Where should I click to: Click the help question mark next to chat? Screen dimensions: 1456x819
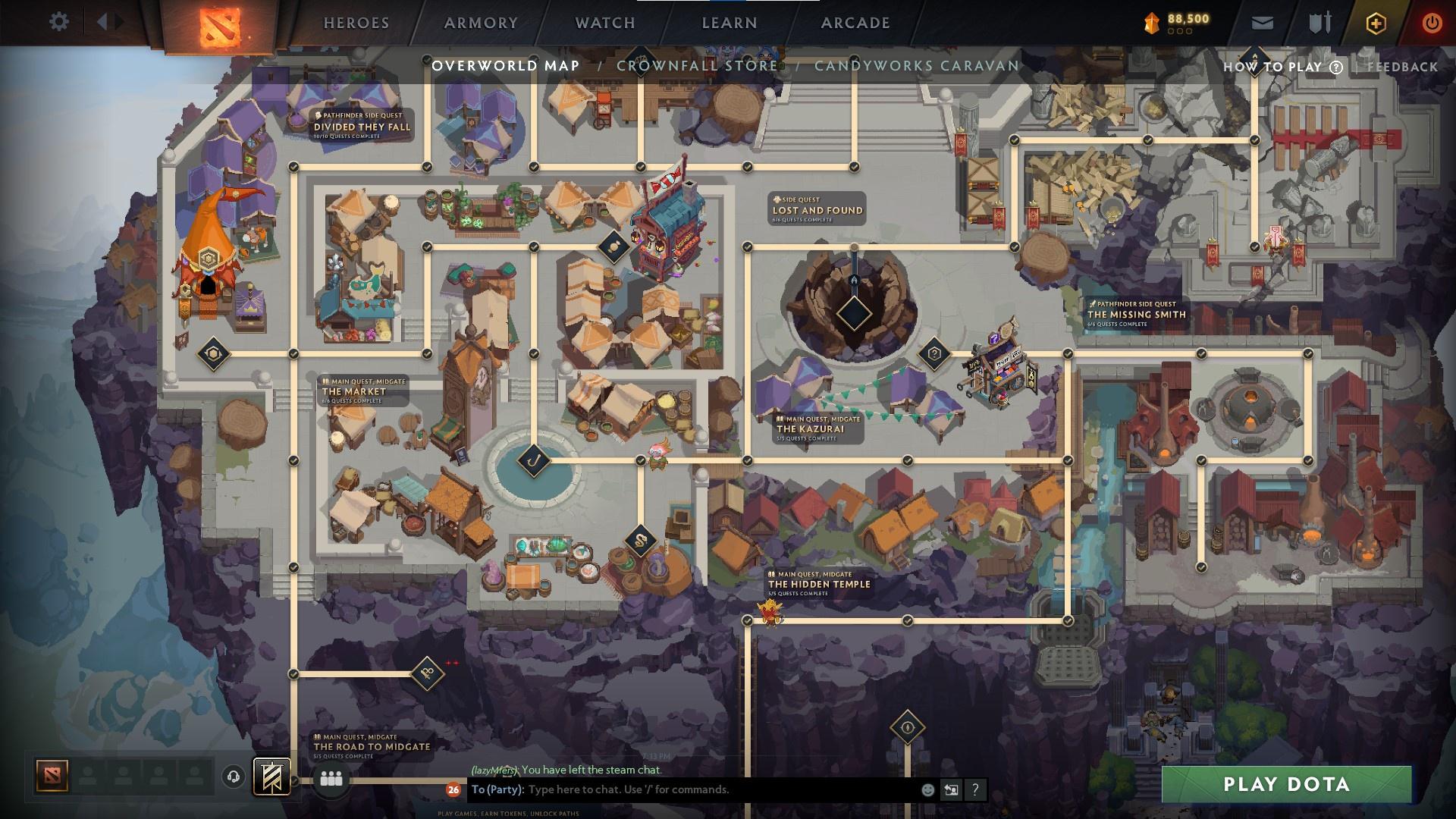pos(975,790)
